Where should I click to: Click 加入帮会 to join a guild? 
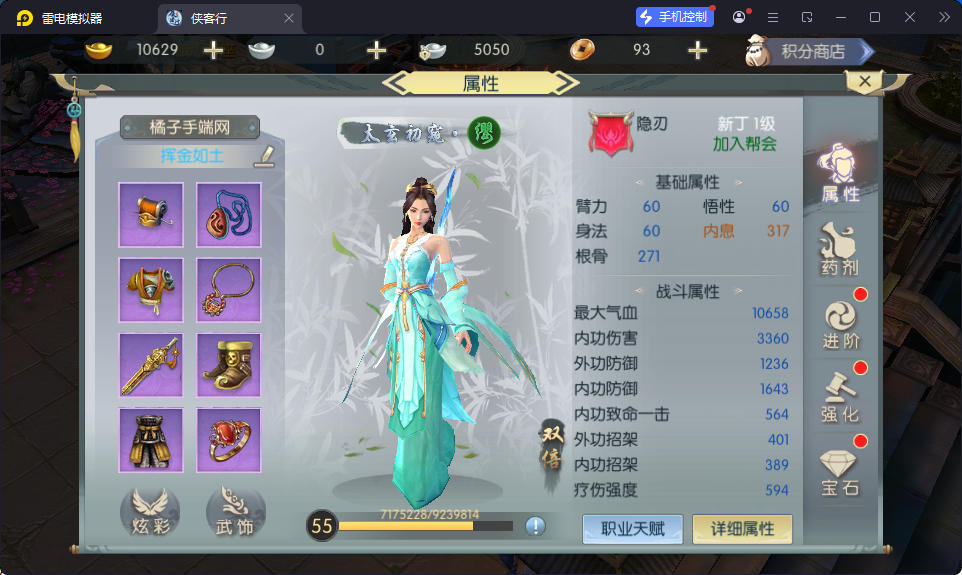tap(745, 144)
